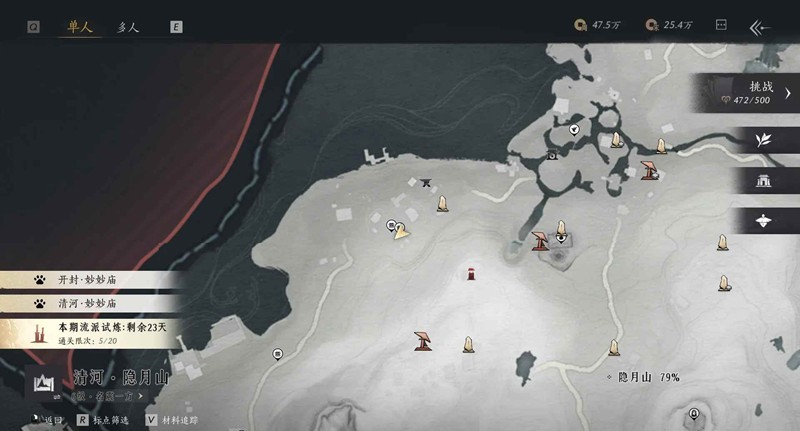Click the red lantern shrine marker
800x431 pixels.
point(471,273)
